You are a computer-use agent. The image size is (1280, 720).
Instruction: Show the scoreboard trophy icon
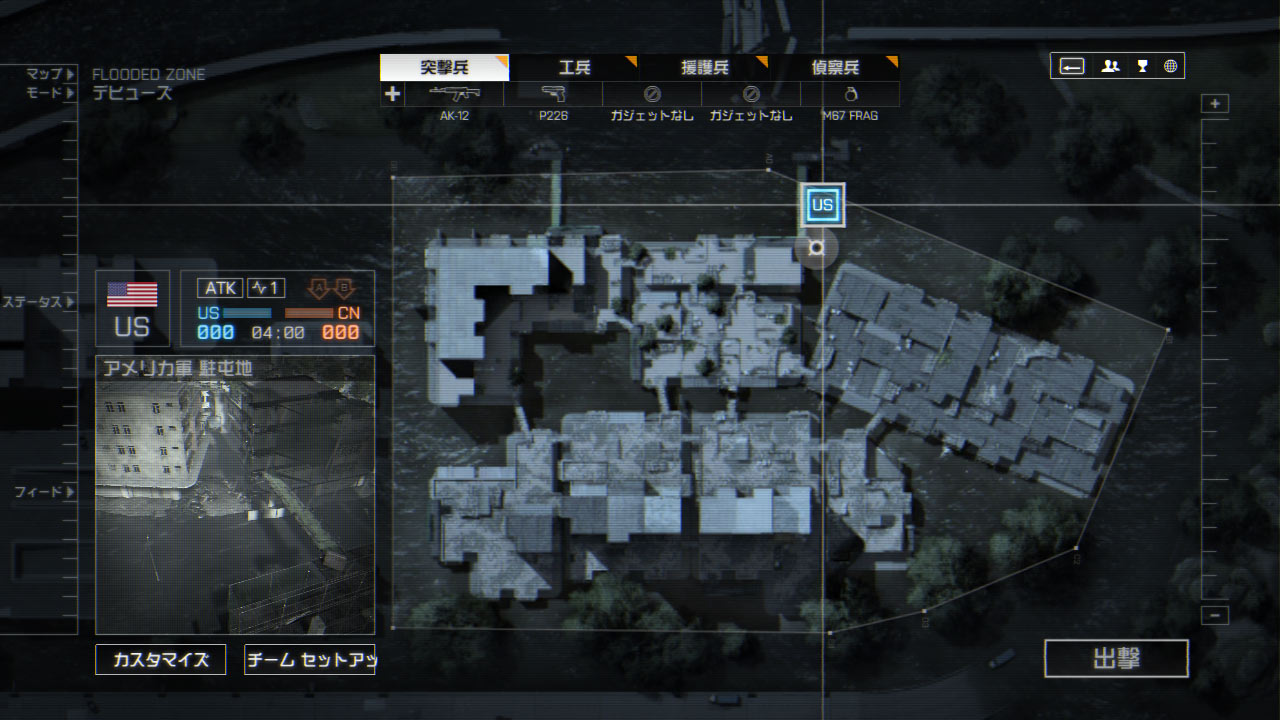point(1142,67)
